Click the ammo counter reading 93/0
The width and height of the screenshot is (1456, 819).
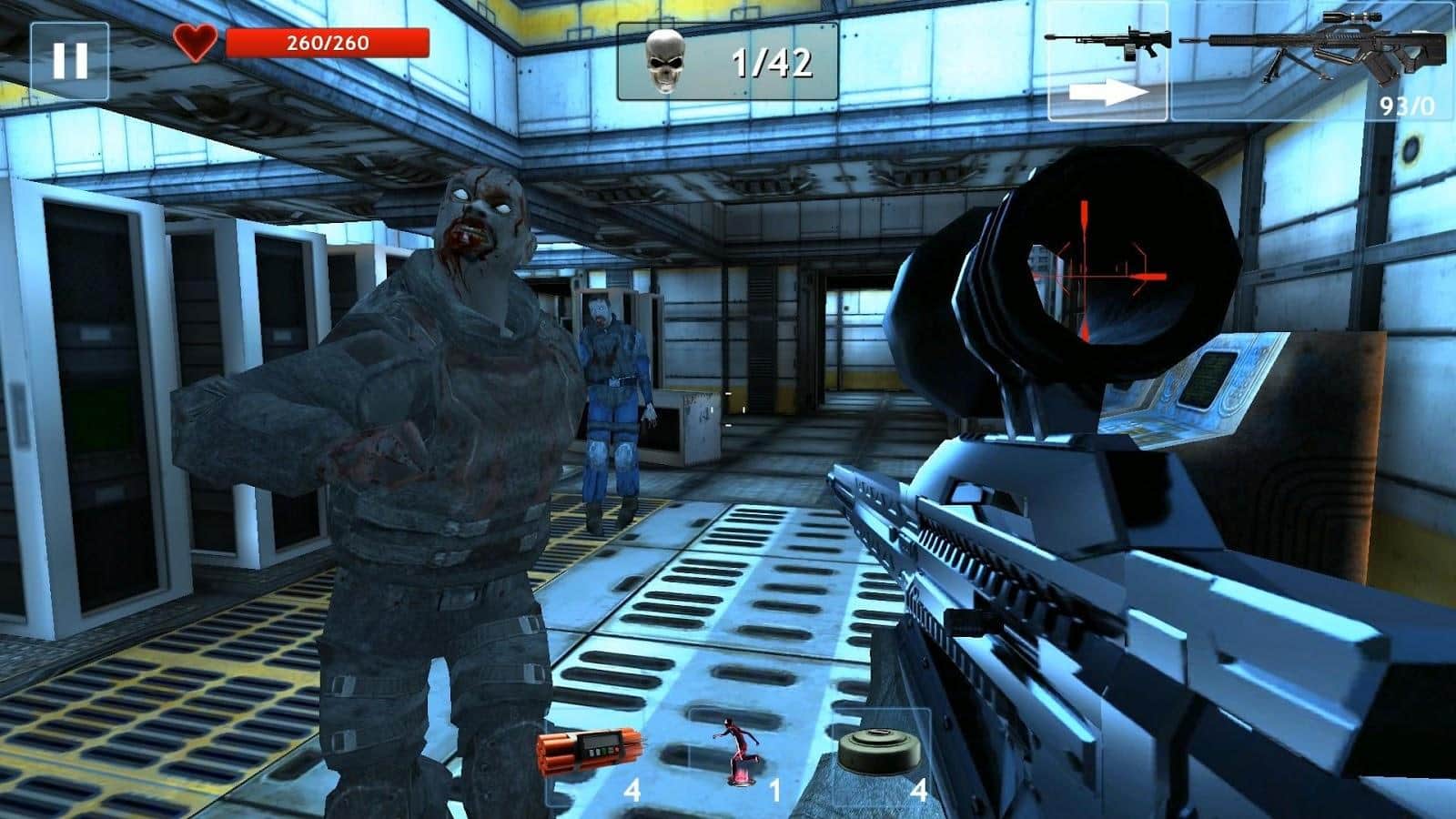[1405, 107]
